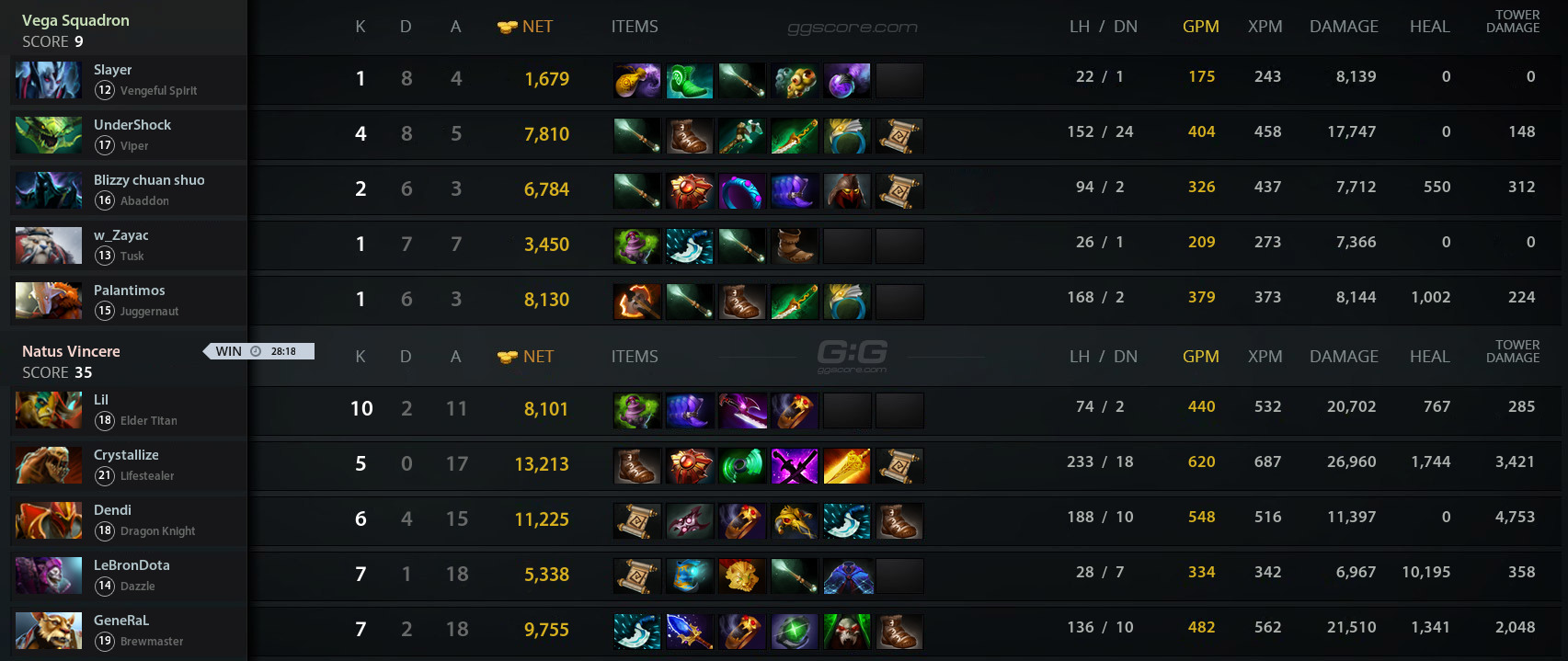Choose GeneRal's Brewmaster portrait

click(49, 631)
